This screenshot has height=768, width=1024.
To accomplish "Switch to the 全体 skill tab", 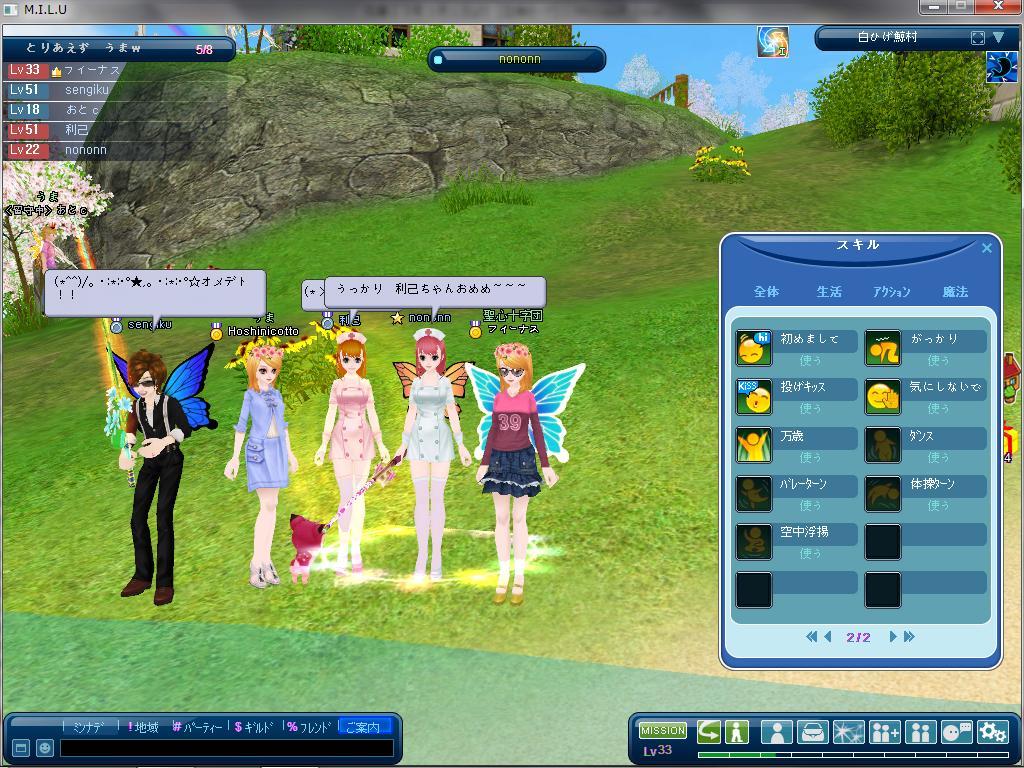I will (x=766, y=292).
